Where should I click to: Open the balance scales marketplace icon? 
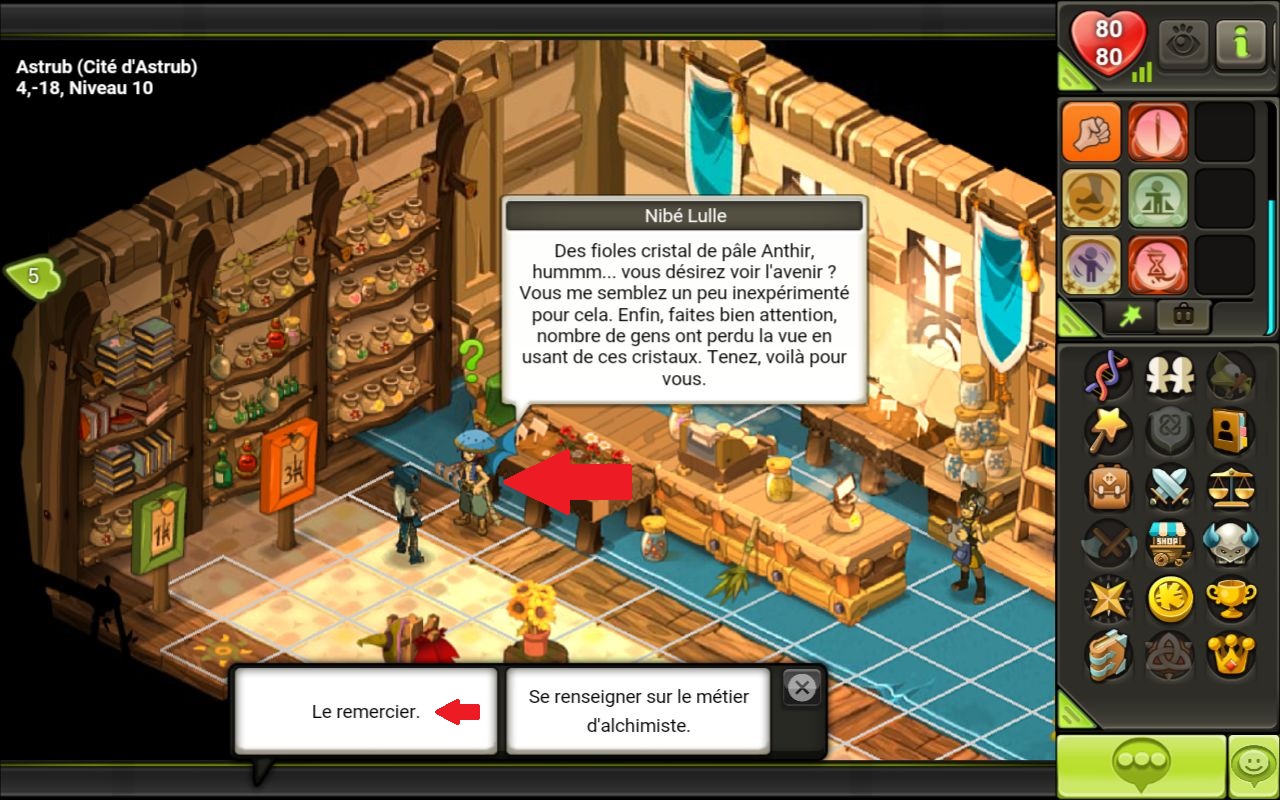(1230, 488)
